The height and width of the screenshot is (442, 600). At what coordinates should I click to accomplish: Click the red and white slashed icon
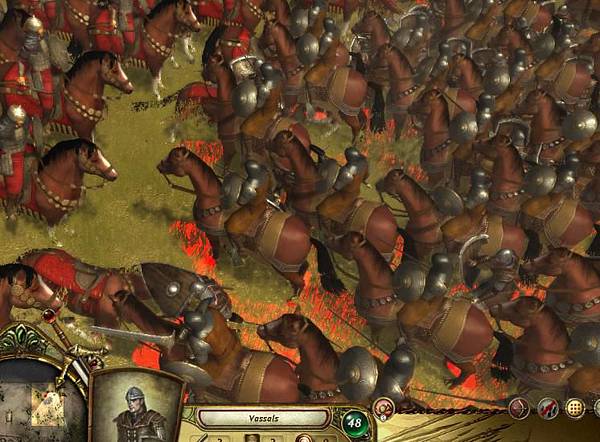click(547, 408)
